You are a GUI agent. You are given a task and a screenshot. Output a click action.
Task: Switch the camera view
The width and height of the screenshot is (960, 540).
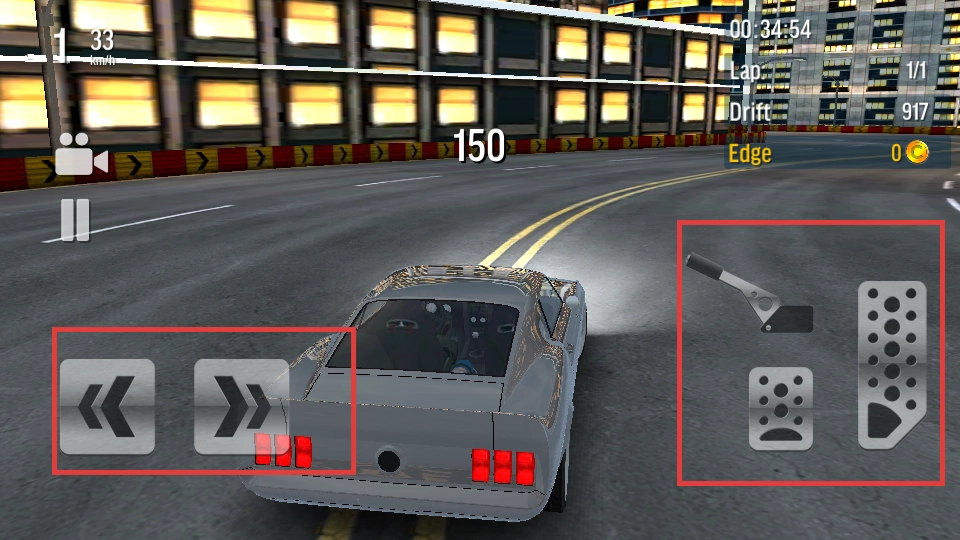pyautogui.click(x=81, y=155)
